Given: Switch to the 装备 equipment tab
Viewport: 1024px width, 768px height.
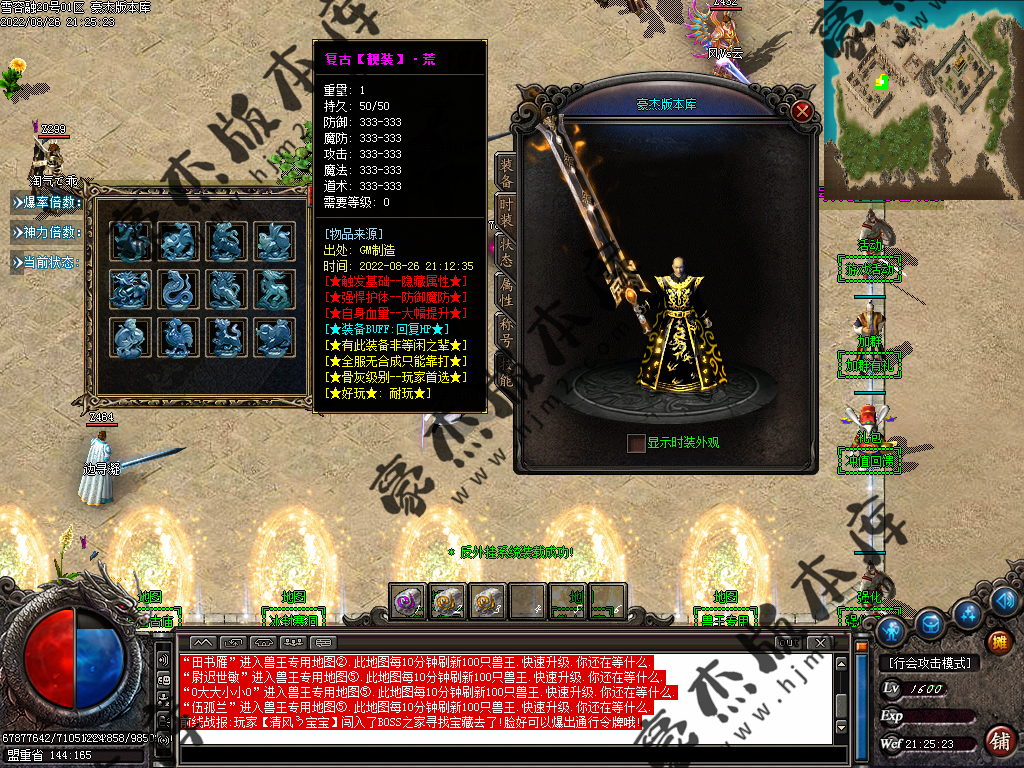Looking at the screenshot, I should (x=507, y=173).
